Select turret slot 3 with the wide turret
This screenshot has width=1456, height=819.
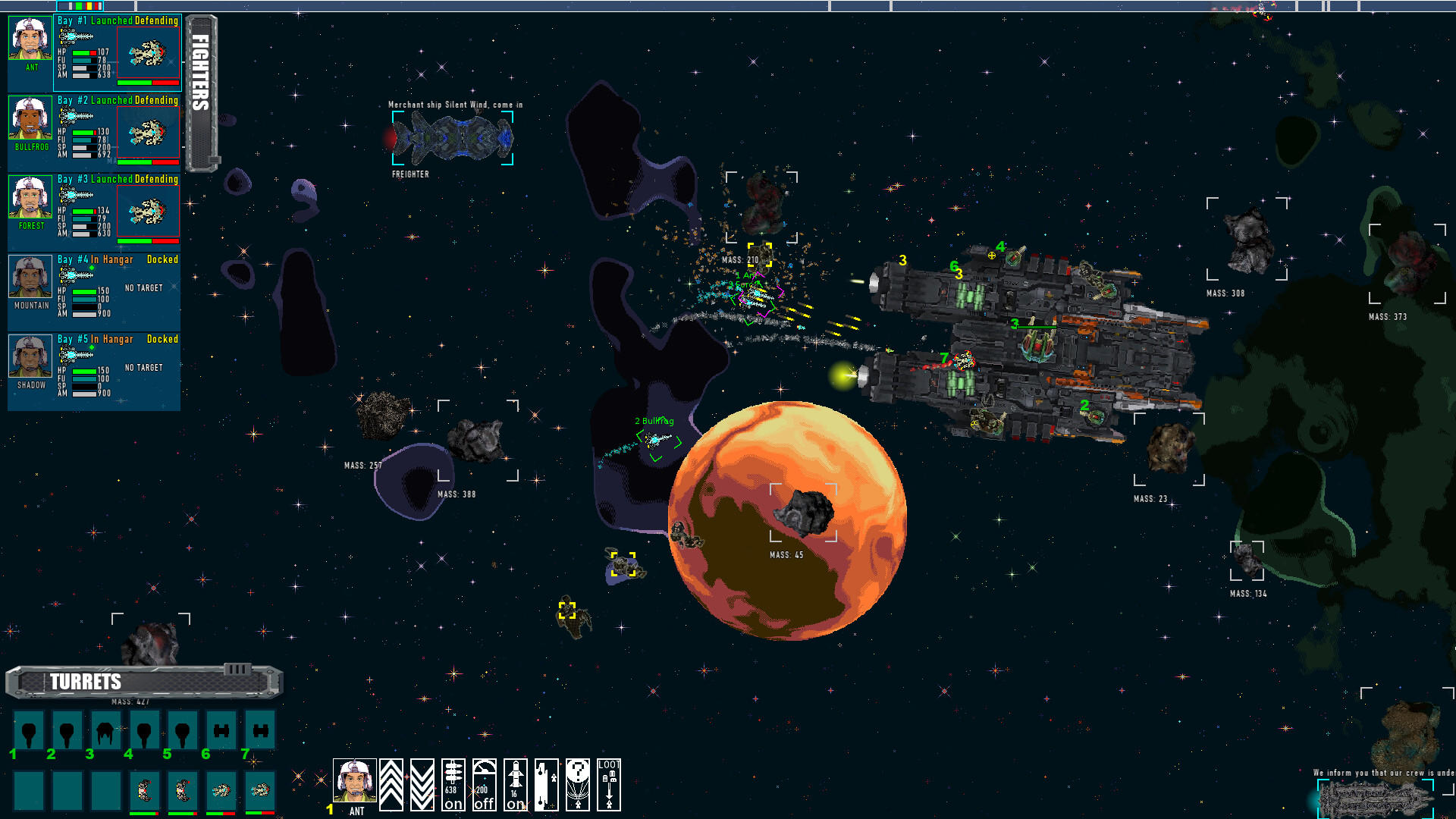pyautogui.click(x=105, y=730)
